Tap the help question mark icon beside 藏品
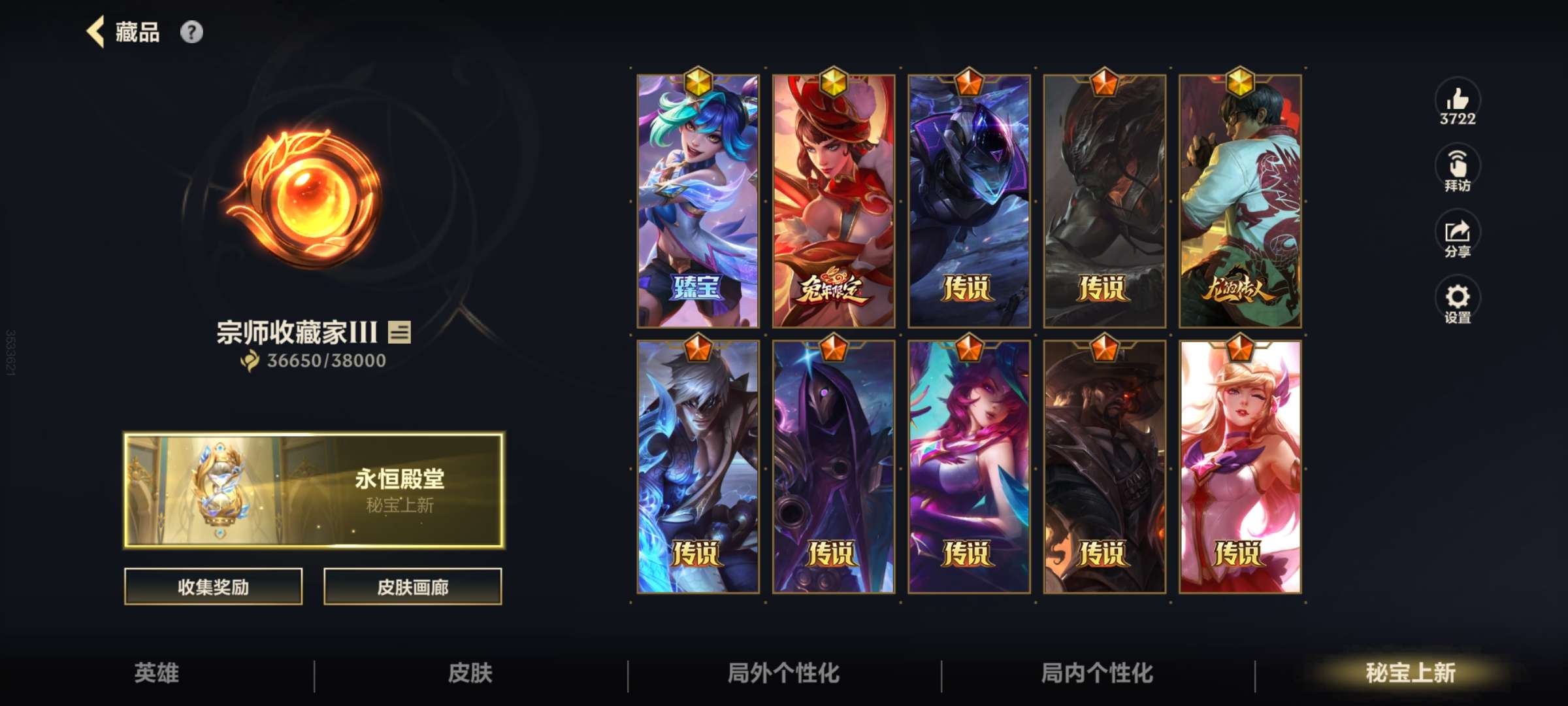 coord(190,31)
